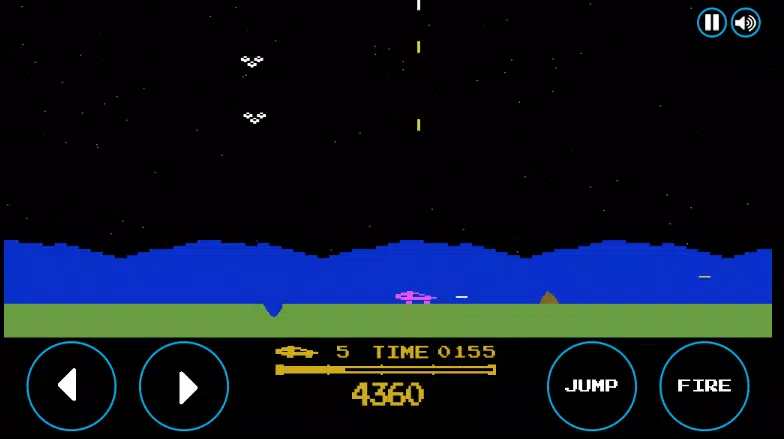Activate the FIRE button

pos(704,386)
